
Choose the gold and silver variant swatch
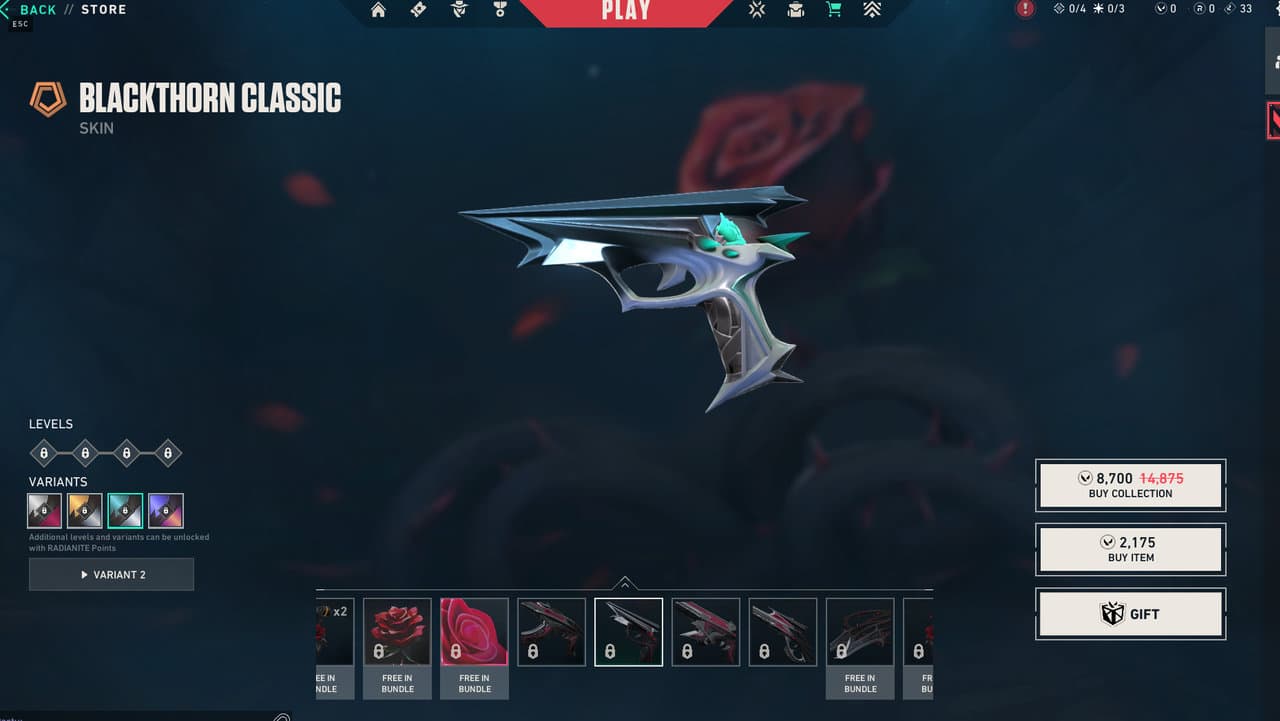click(x=84, y=511)
